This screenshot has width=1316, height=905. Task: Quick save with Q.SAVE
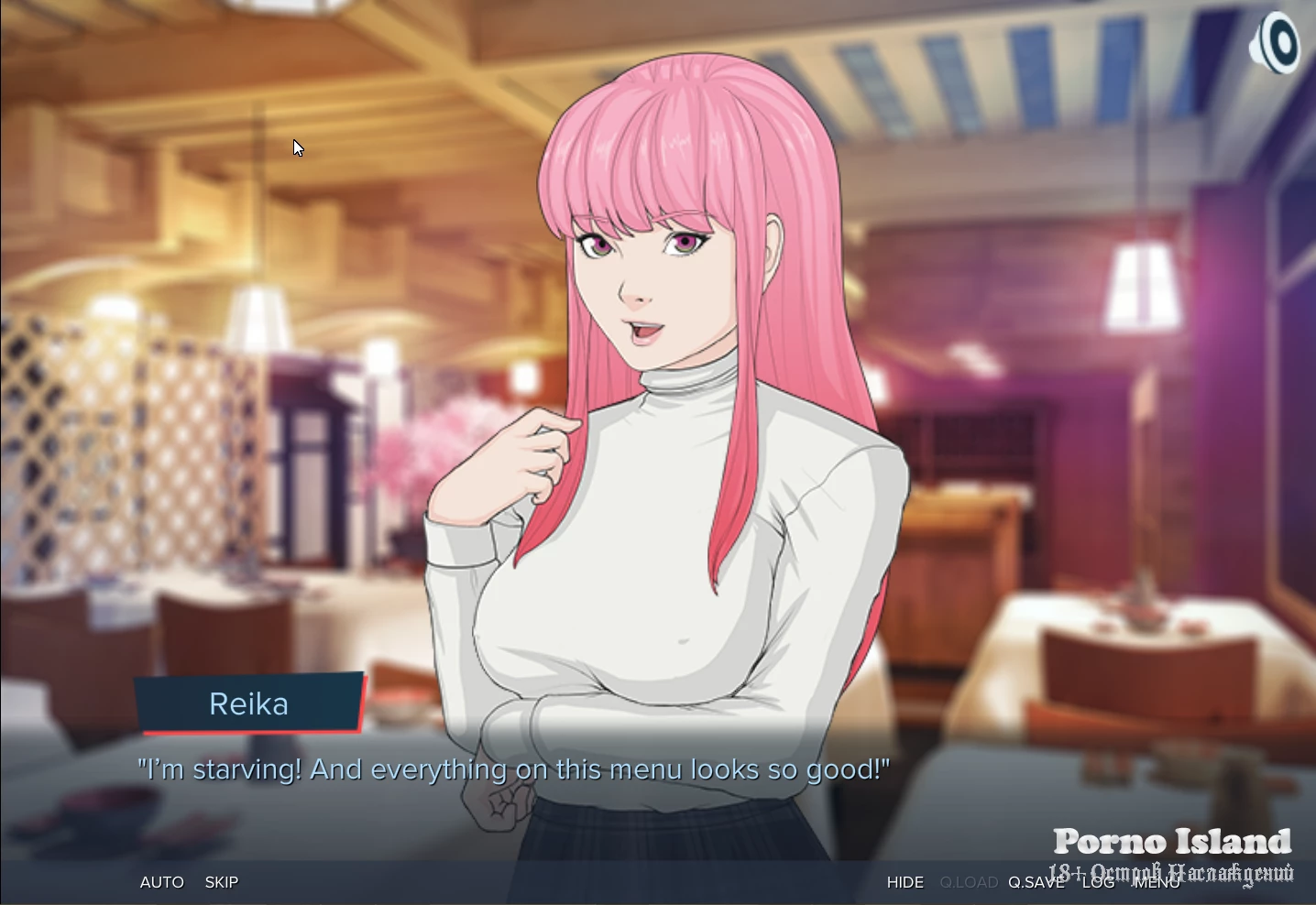tap(1036, 882)
